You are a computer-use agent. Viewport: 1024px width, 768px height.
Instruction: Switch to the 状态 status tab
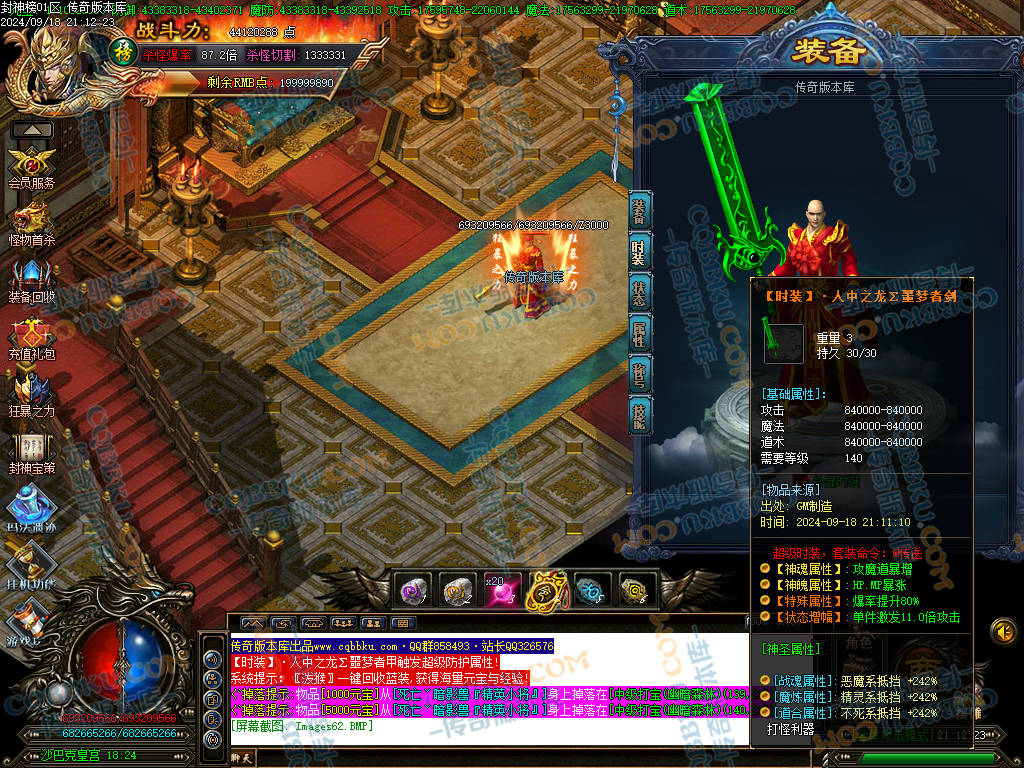[x=639, y=293]
